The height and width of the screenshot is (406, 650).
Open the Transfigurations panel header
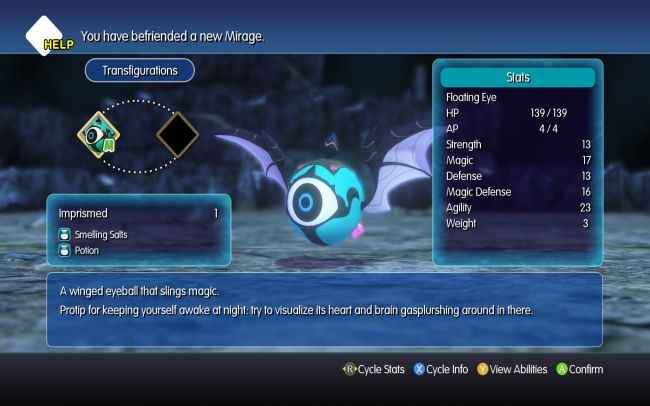point(139,71)
